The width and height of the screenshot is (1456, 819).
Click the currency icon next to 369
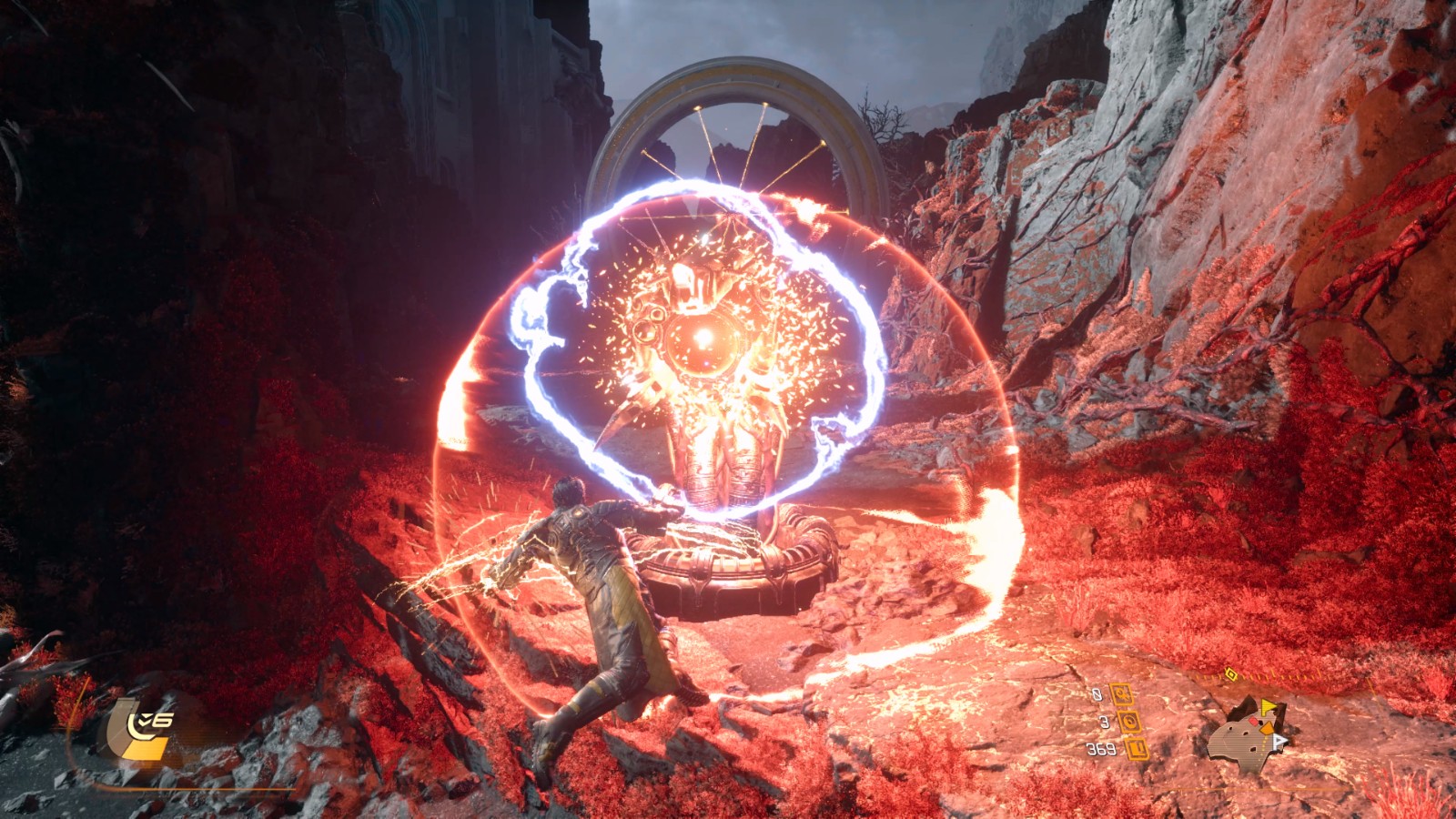pos(1136,749)
